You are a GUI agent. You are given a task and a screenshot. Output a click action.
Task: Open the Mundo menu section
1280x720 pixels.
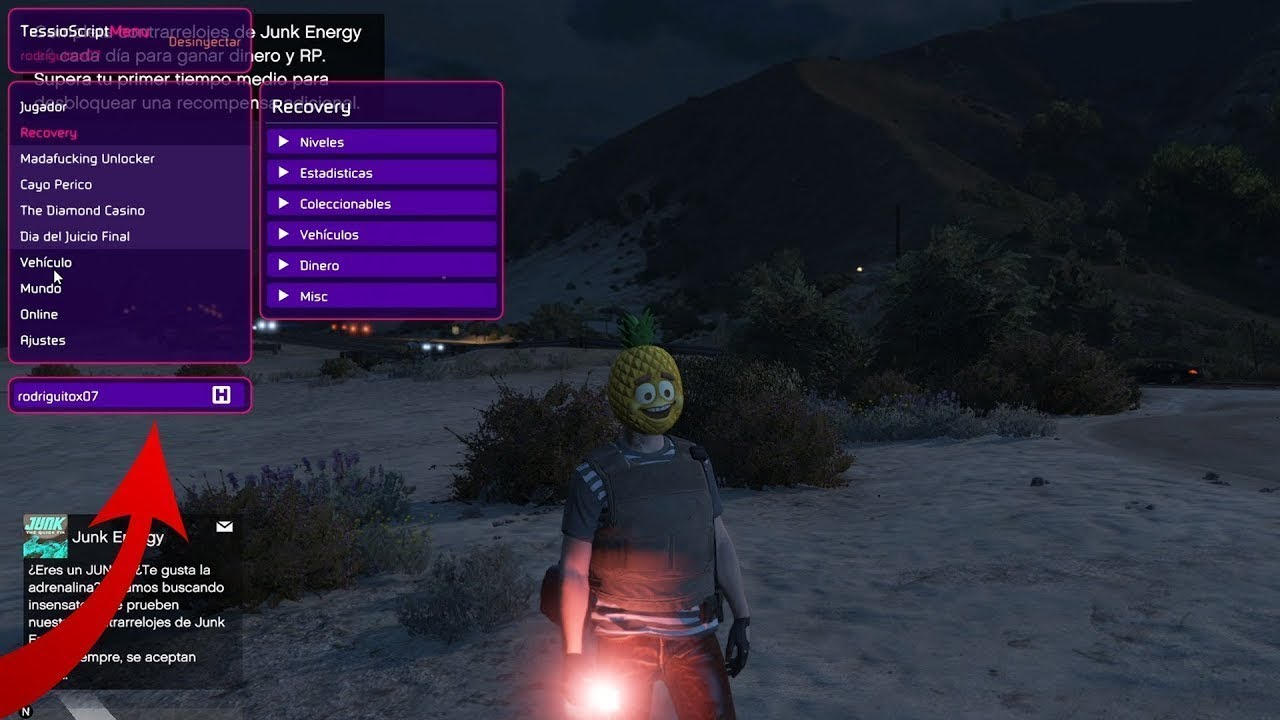point(41,289)
